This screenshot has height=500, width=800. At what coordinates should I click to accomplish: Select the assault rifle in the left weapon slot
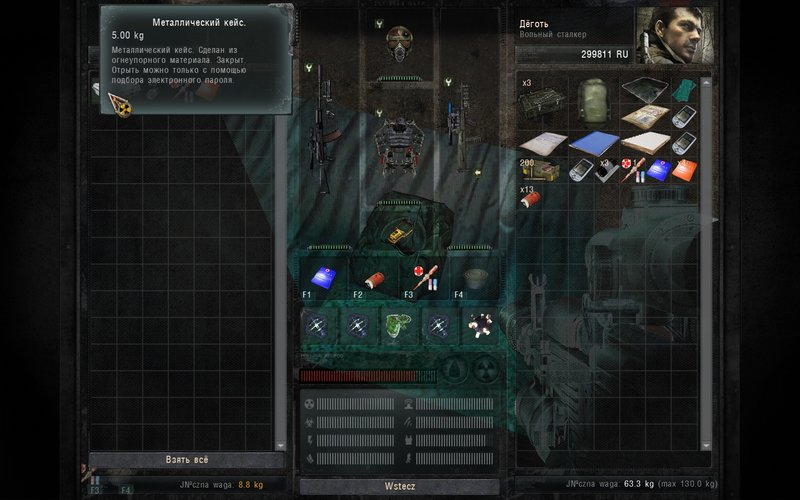[323, 130]
